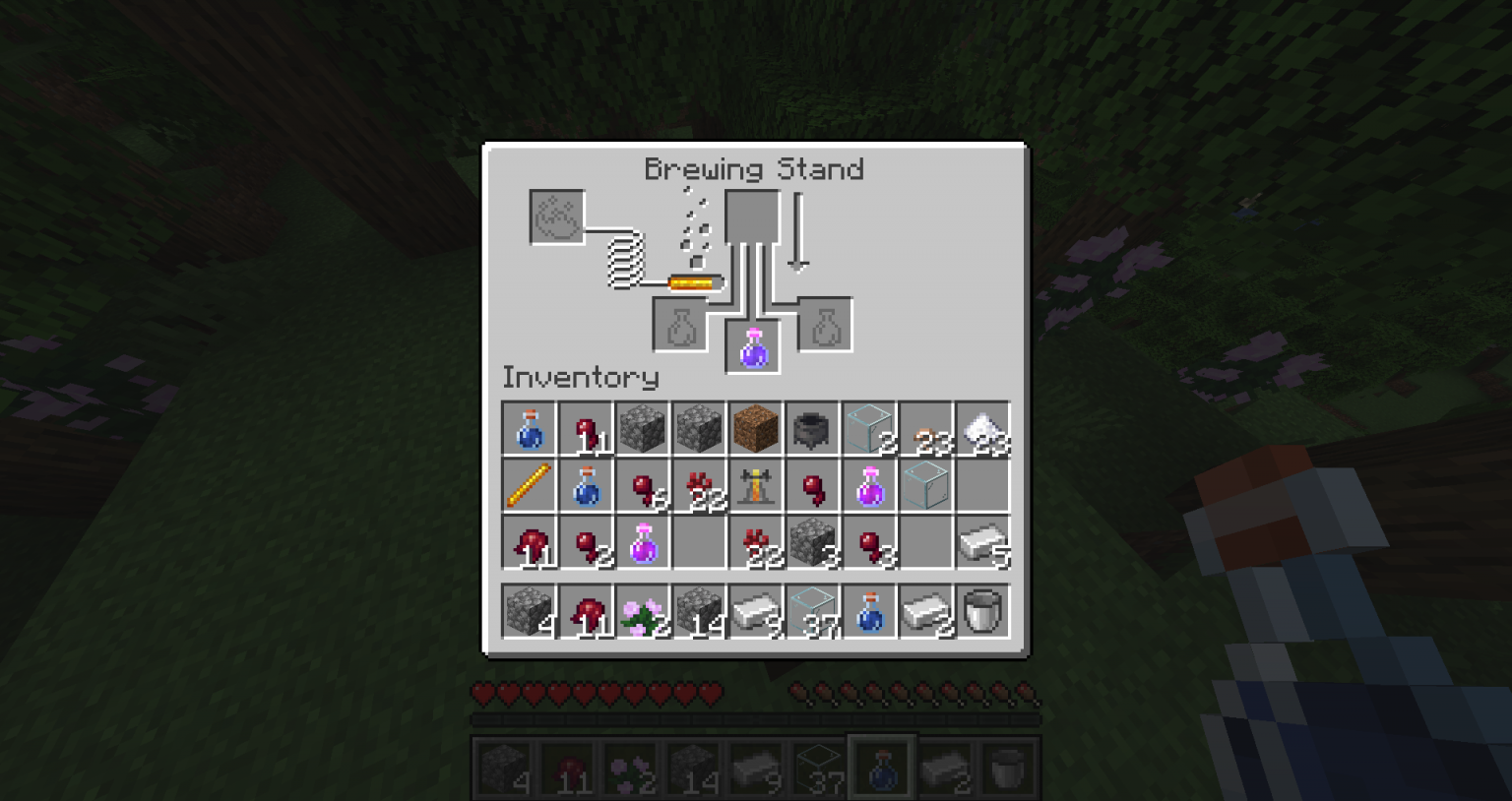Select the brewing stand item in the inventory
The height and width of the screenshot is (801, 1512).
[x=756, y=485]
